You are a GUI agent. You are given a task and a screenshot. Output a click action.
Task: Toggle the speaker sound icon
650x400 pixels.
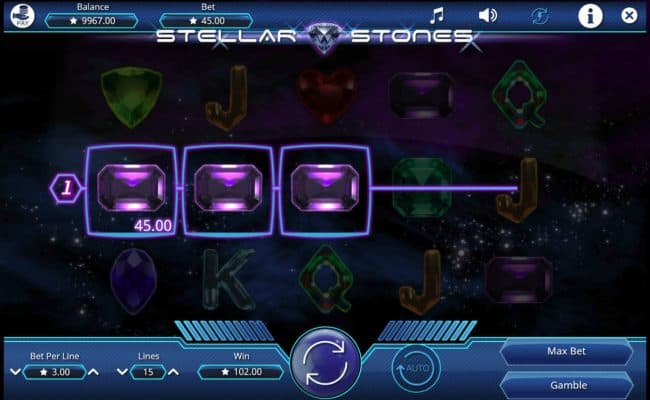tap(488, 15)
